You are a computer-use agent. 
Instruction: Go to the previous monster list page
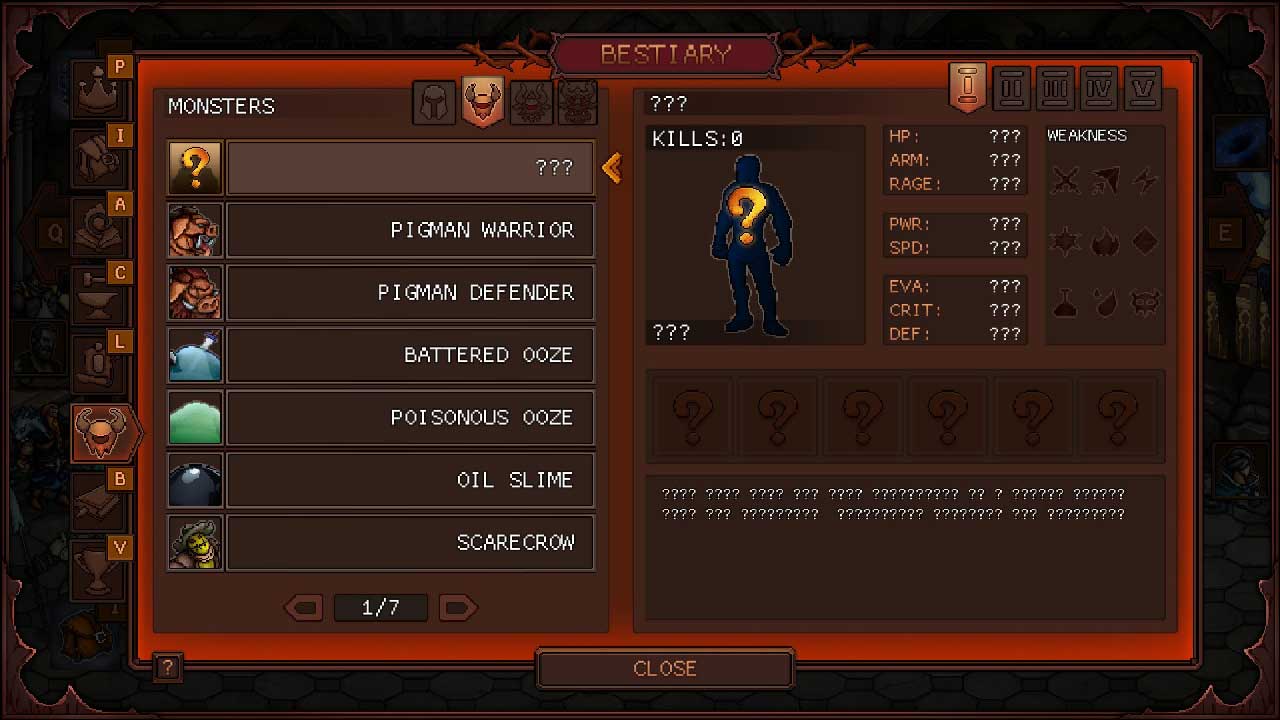303,607
